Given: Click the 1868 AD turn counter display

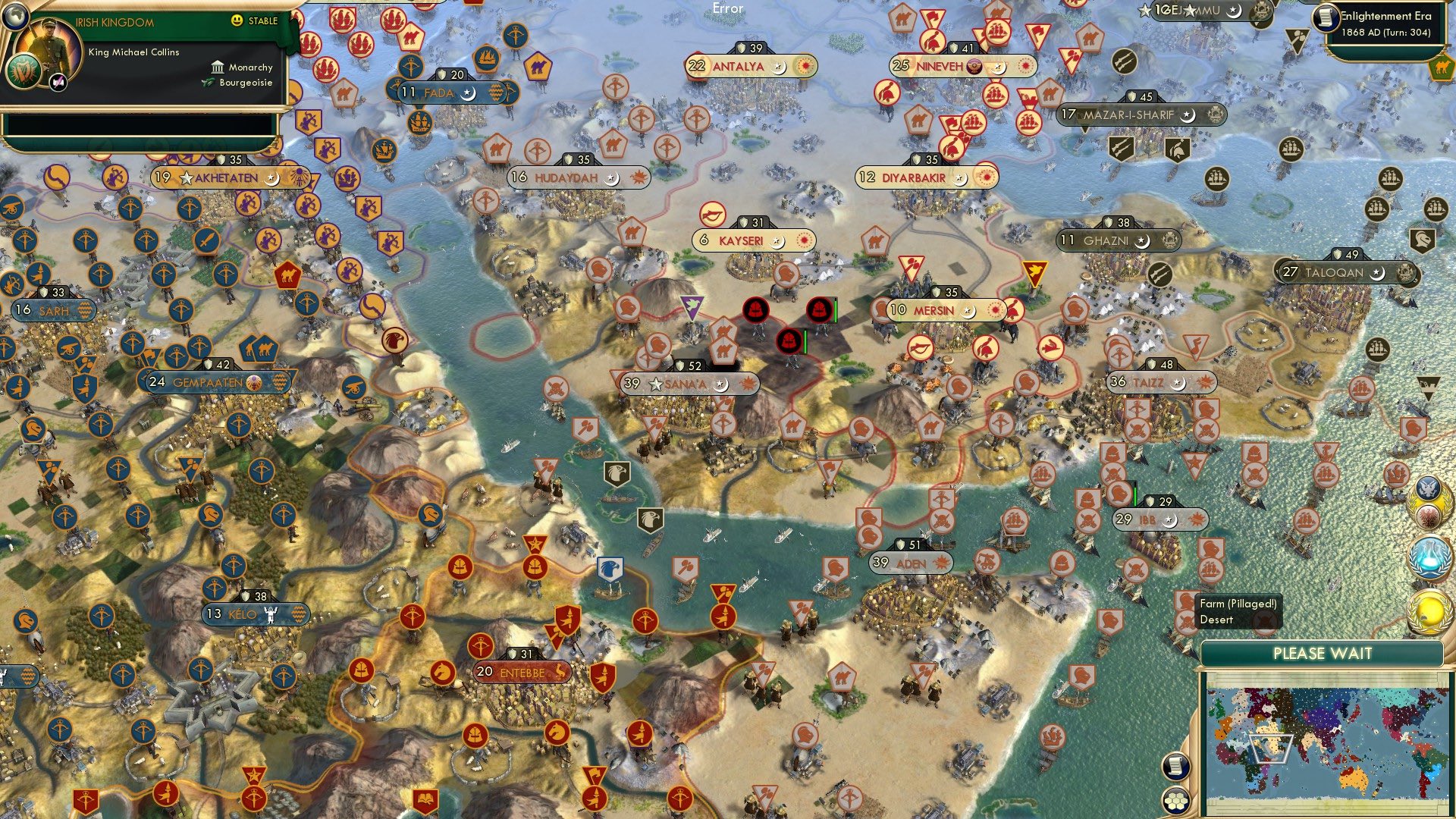Looking at the screenshot, I should click(1388, 32).
